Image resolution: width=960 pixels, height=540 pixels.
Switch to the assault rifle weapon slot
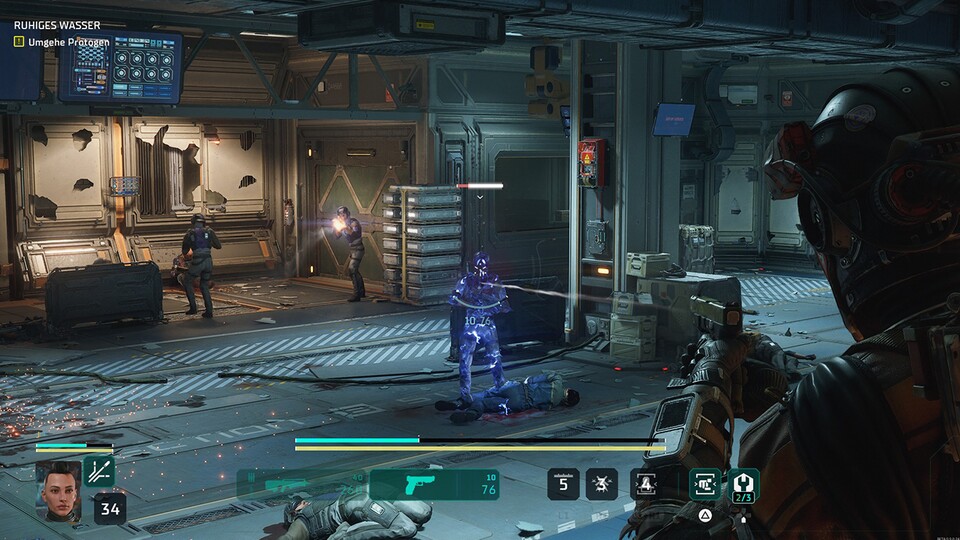pos(302,485)
